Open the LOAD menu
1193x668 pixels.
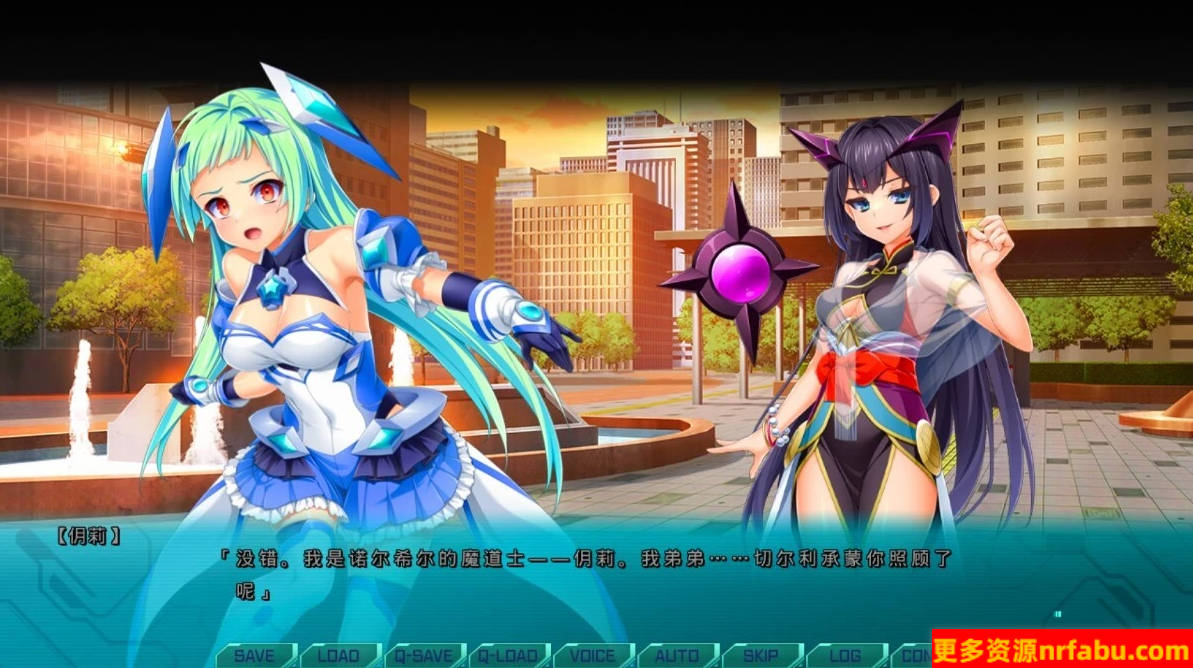tap(338, 656)
